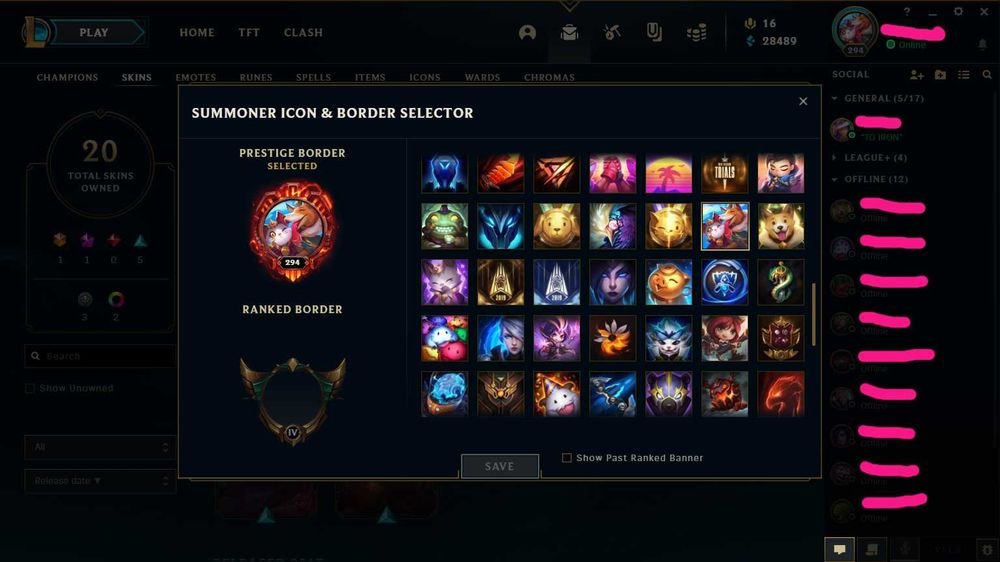Save the selected summoner icon
The height and width of the screenshot is (562, 1000).
click(499, 466)
